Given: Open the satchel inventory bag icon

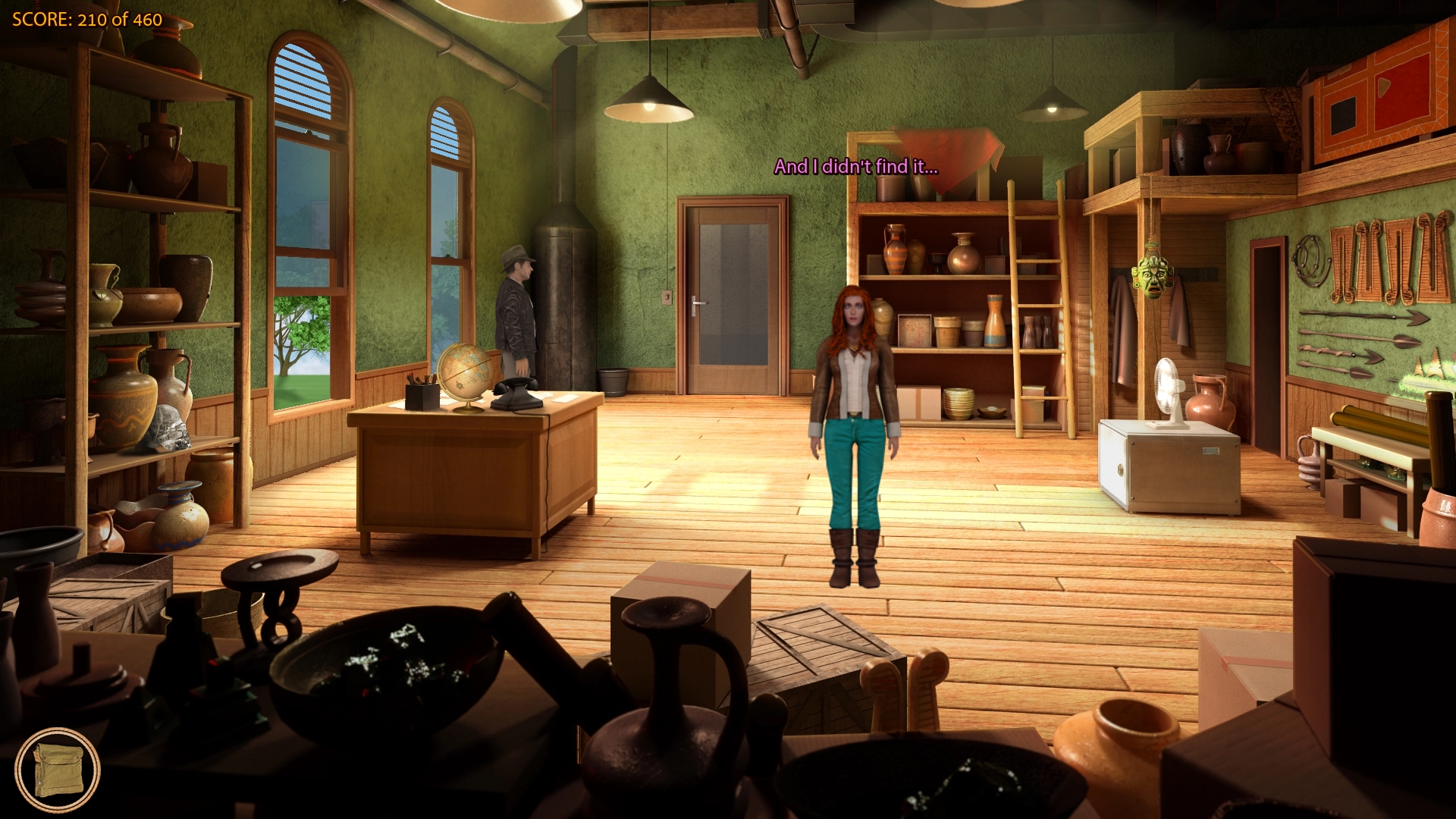Looking at the screenshot, I should [x=57, y=770].
